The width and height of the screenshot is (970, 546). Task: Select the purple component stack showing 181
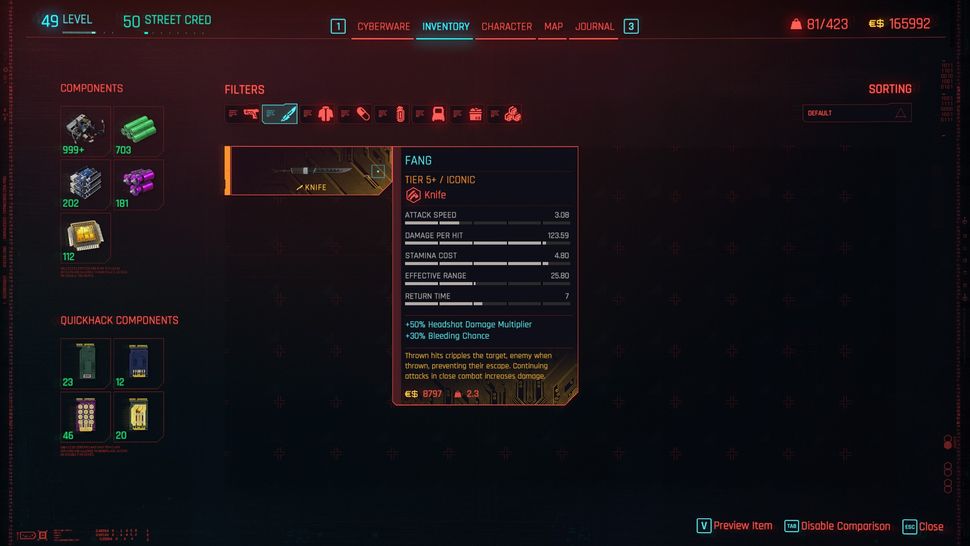point(138,184)
